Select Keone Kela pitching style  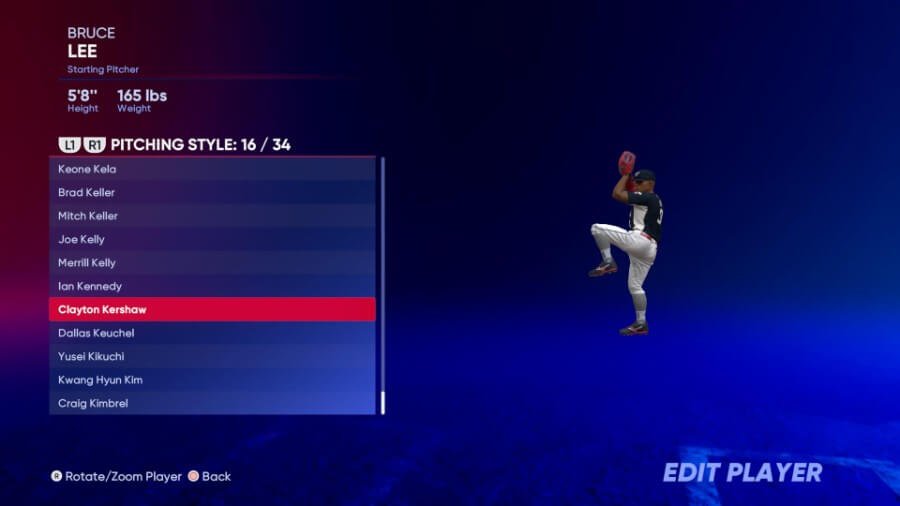coord(212,169)
